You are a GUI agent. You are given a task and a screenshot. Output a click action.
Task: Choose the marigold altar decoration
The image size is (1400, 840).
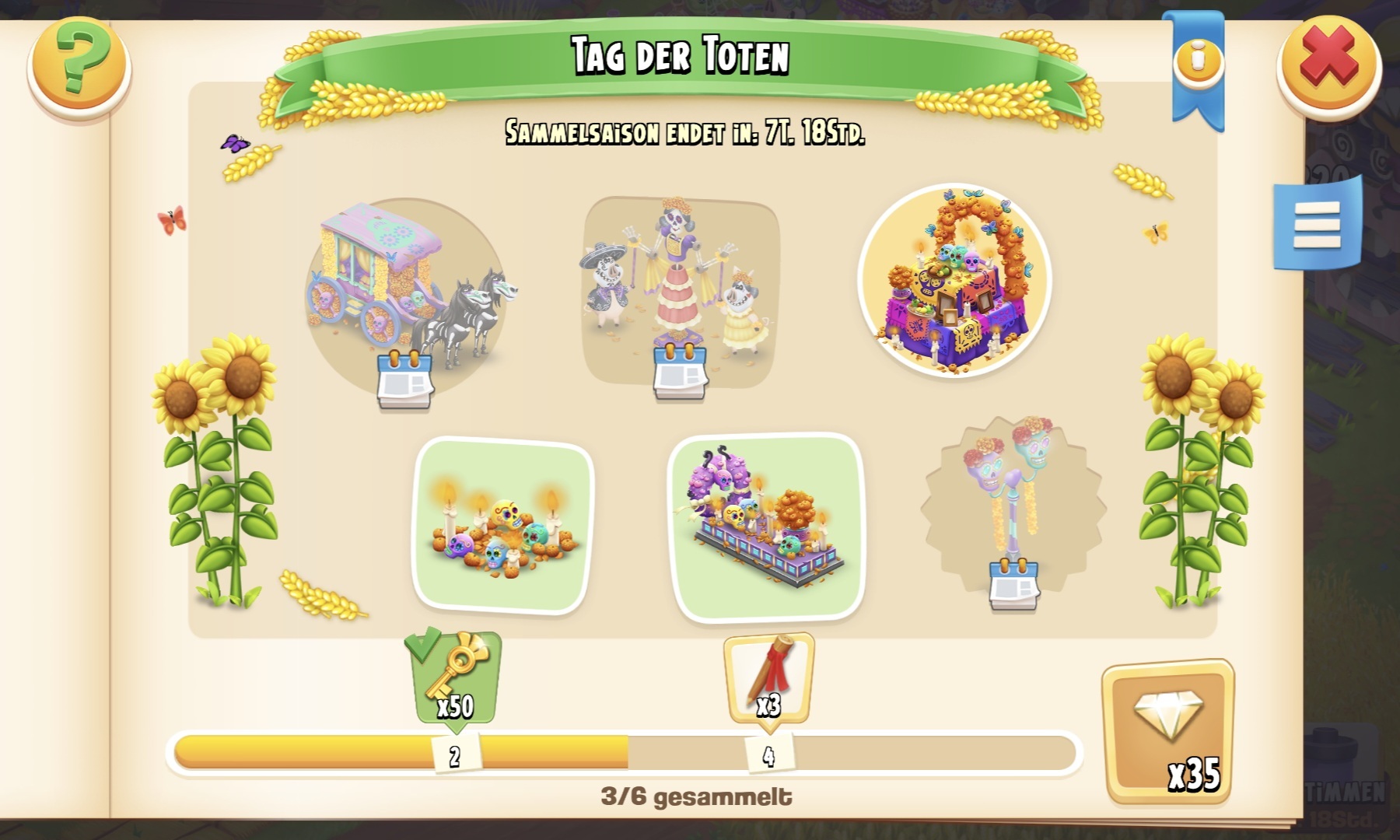click(954, 281)
